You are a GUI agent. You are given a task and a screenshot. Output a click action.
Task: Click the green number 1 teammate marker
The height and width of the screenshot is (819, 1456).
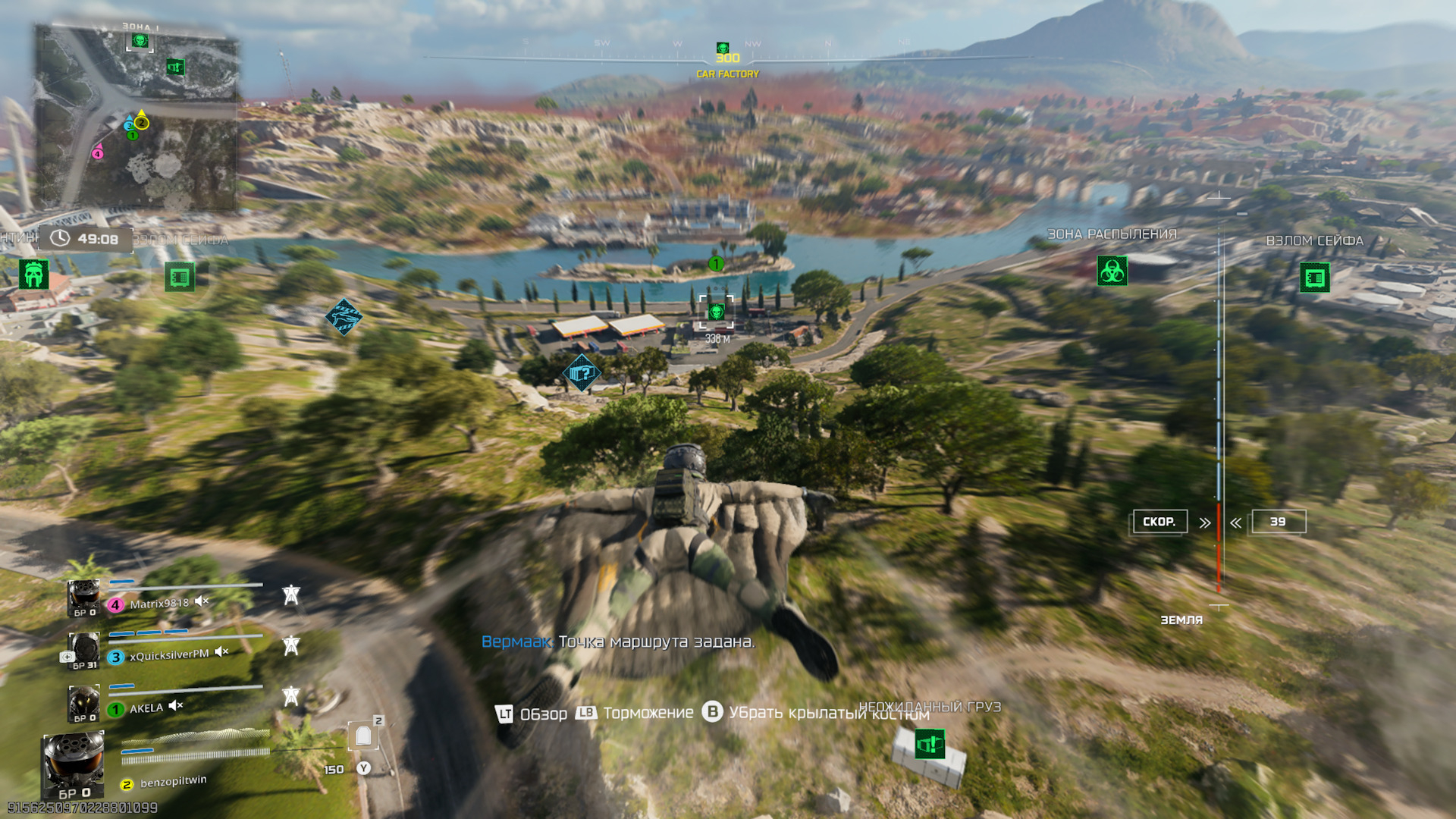click(716, 264)
